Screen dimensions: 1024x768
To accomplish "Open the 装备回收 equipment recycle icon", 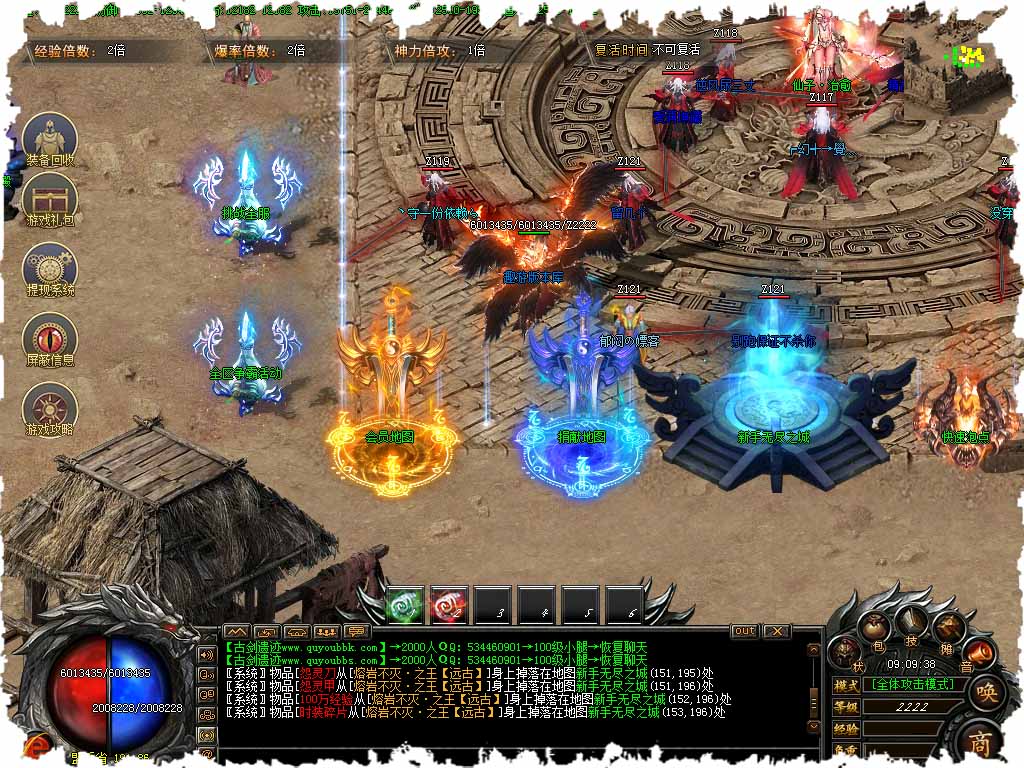I will [x=49, y=138].
